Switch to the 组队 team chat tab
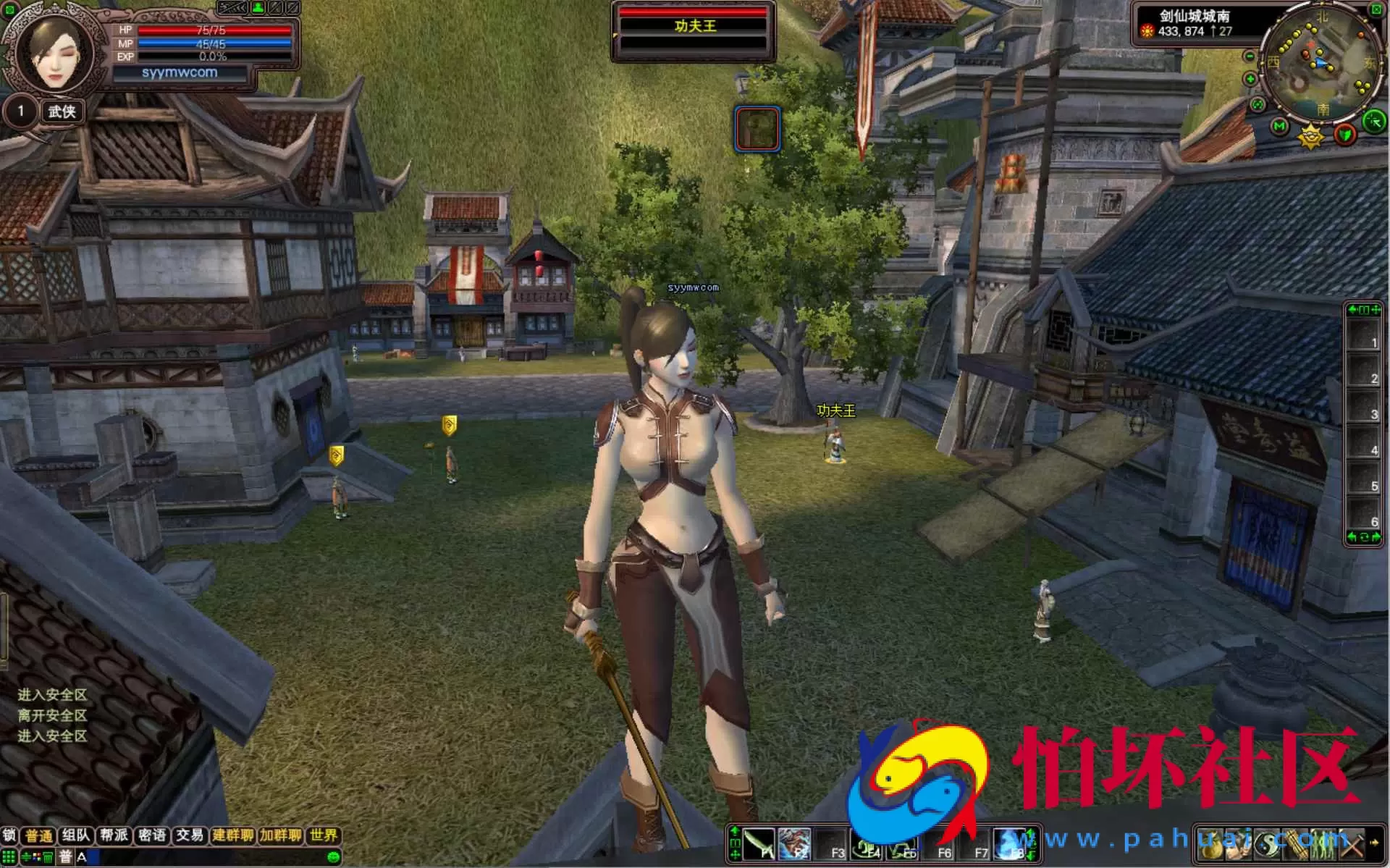Screen dimensions: 1390x868 [75, 835]
